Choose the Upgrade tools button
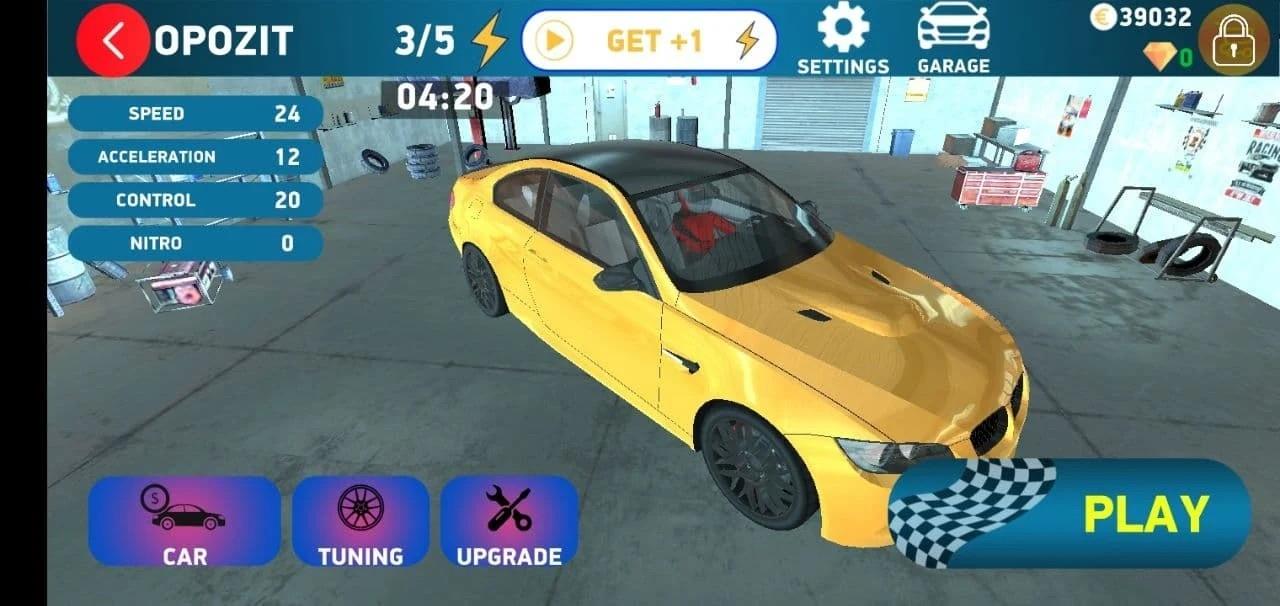This screenshot has width=1280, height=606. (509, 521)
